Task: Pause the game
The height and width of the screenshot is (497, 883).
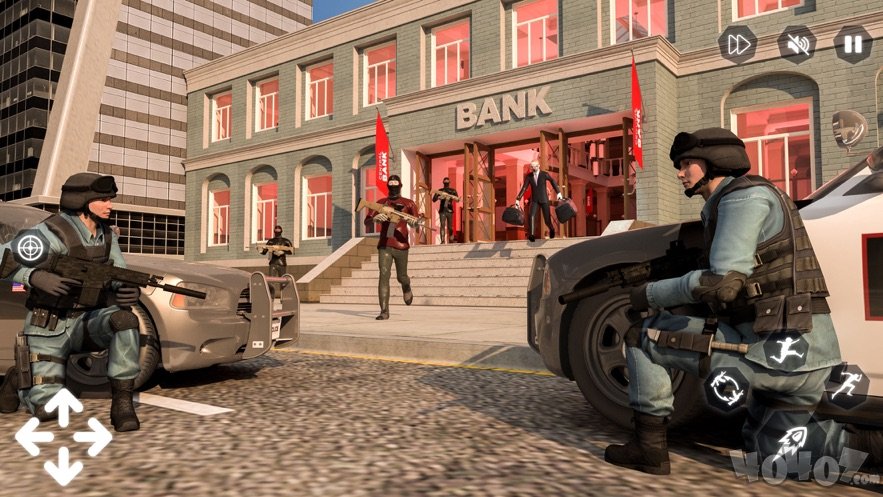Action: (852, 44)
